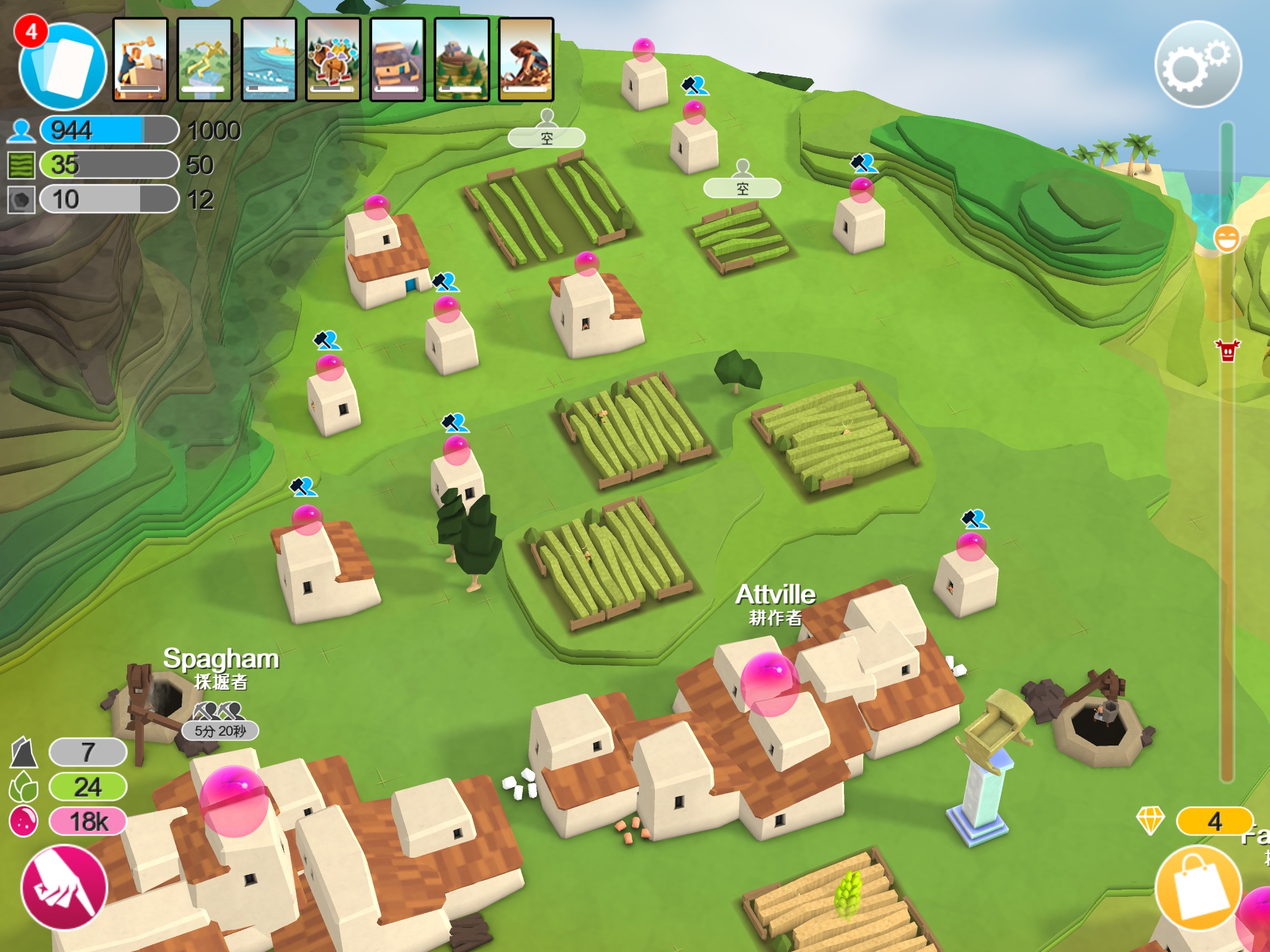Select the hammer-wielding builder card
Screen dimensions: 1270x952
[x=140, y=59]
